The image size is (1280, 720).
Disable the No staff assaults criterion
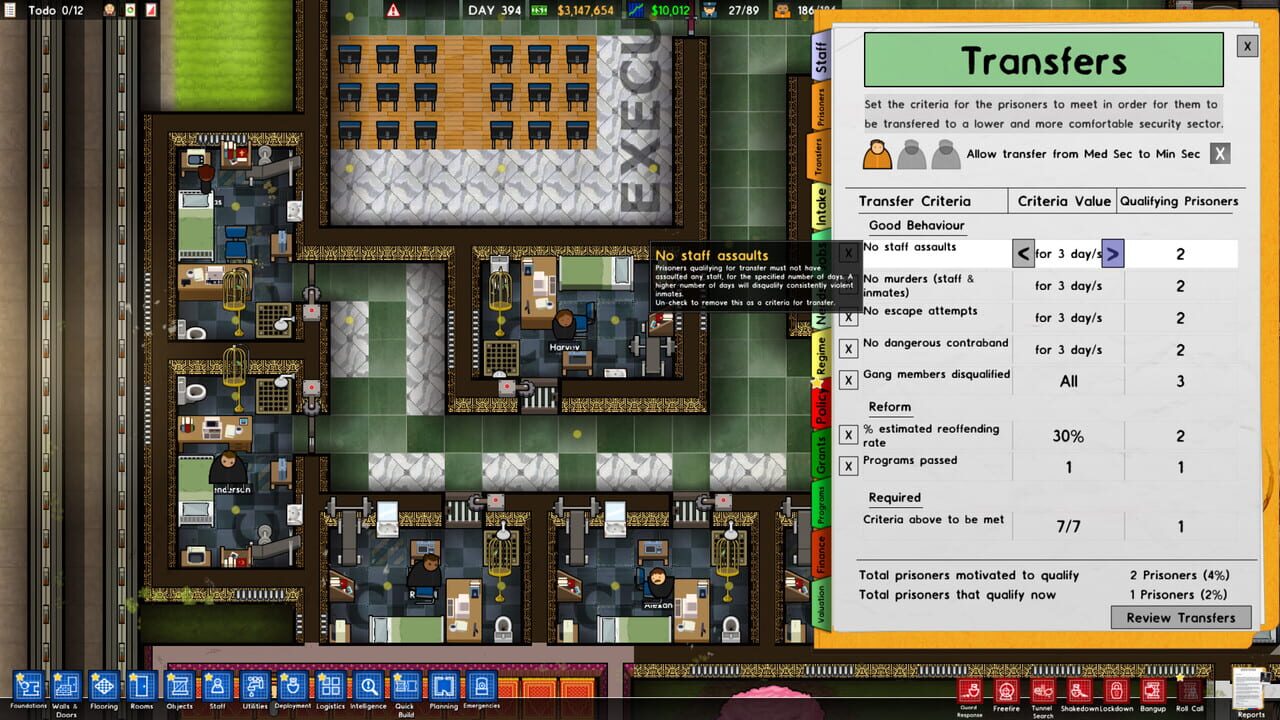click(x=846, y=250)
